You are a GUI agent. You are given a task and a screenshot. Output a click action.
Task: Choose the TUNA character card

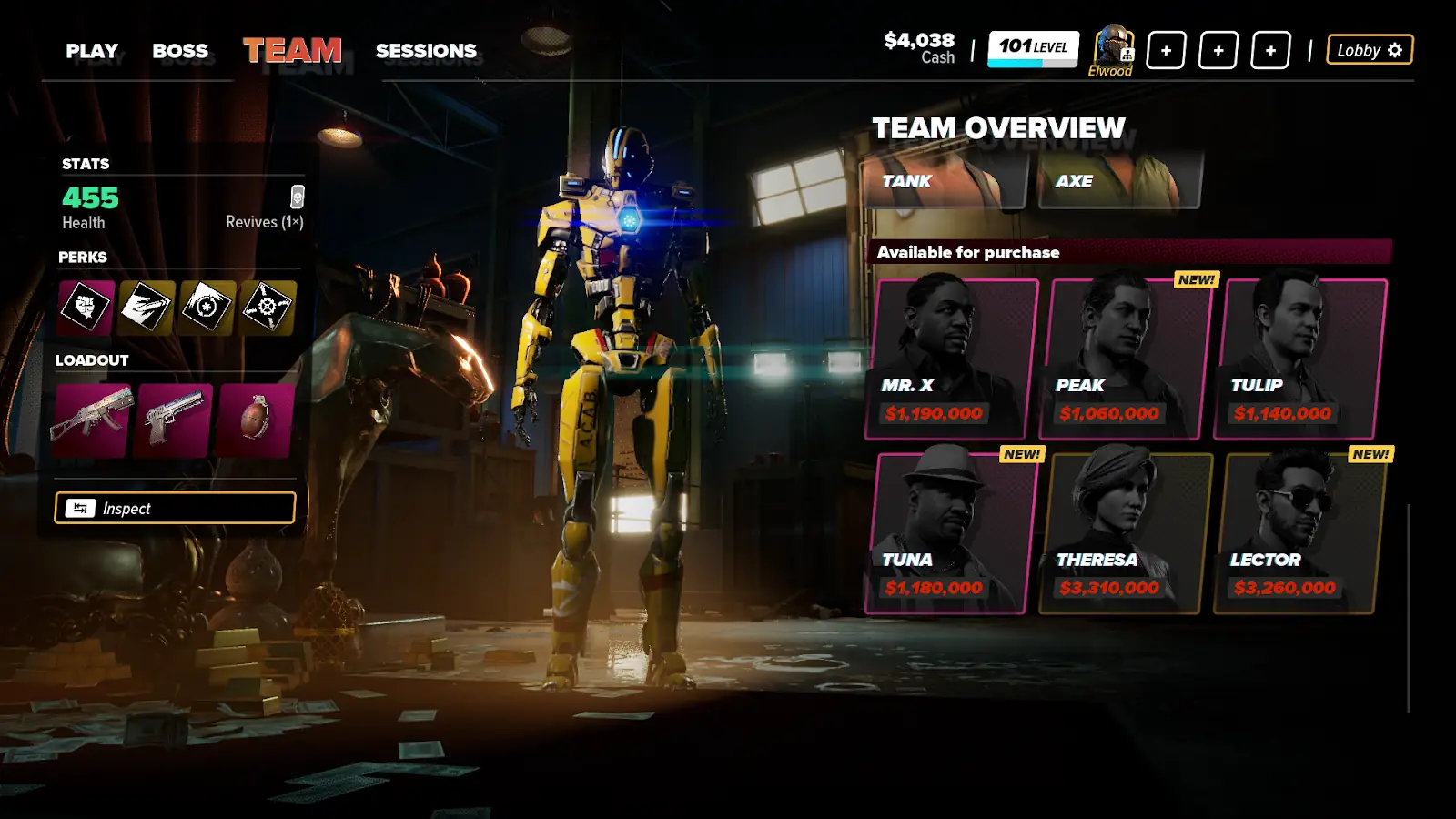pyautogui.click(x=952, y=533)
